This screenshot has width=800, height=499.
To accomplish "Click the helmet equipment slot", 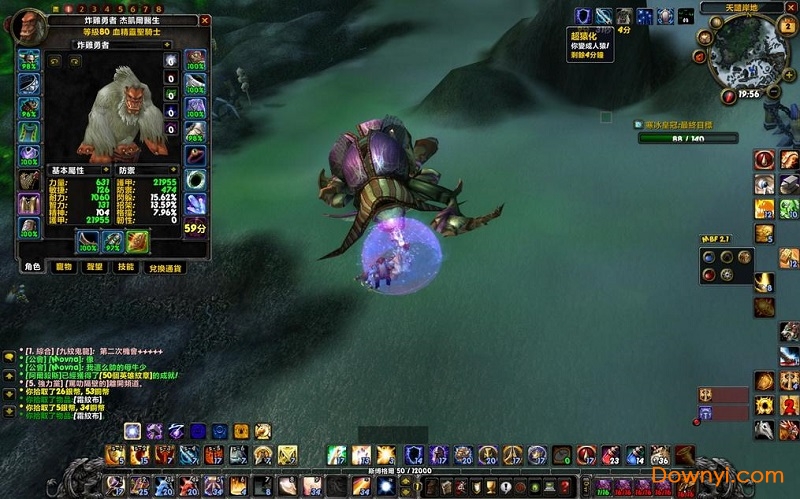I will (x=29, y=59).
